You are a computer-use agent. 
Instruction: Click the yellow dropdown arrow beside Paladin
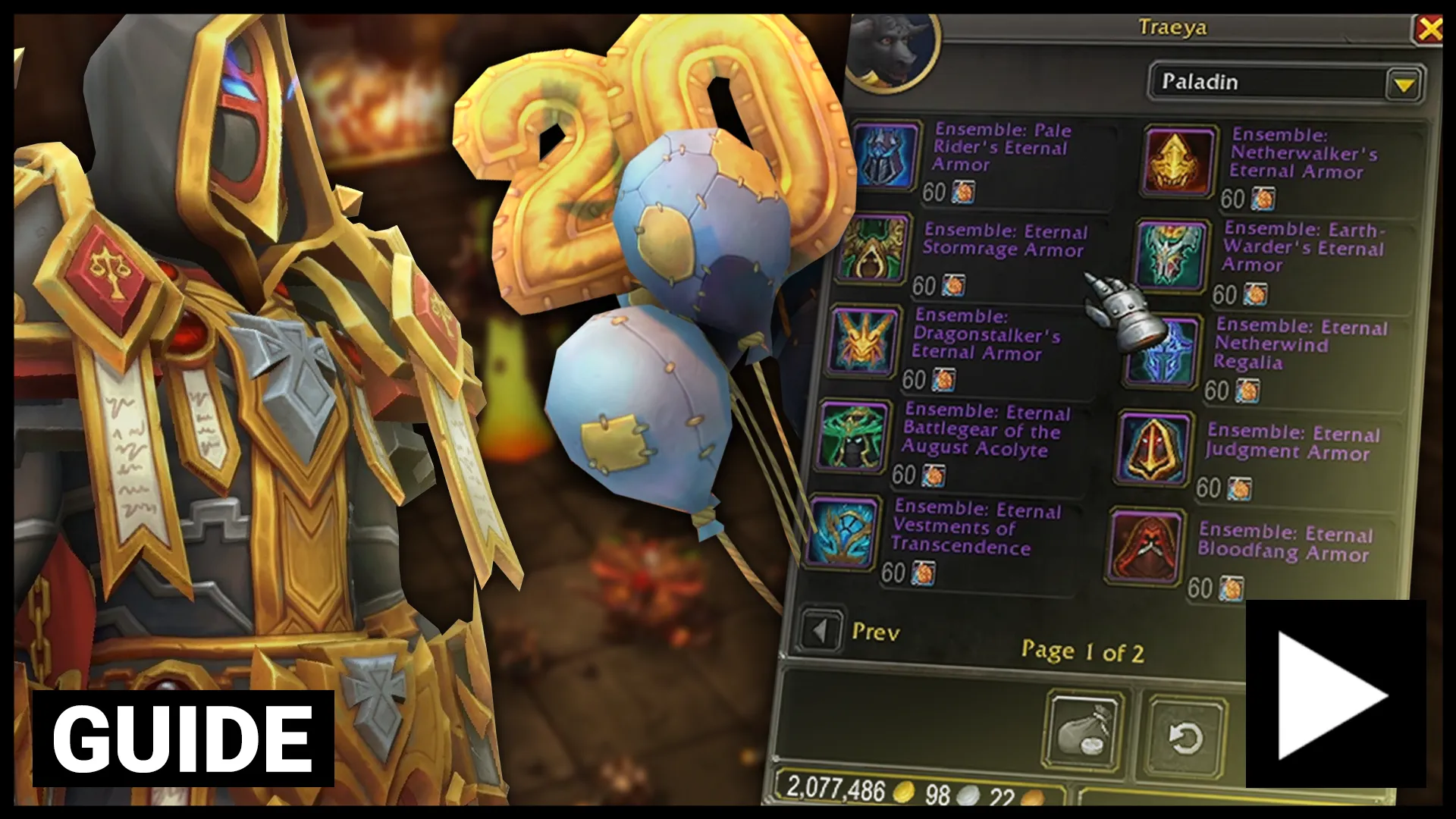point(1404,83)
